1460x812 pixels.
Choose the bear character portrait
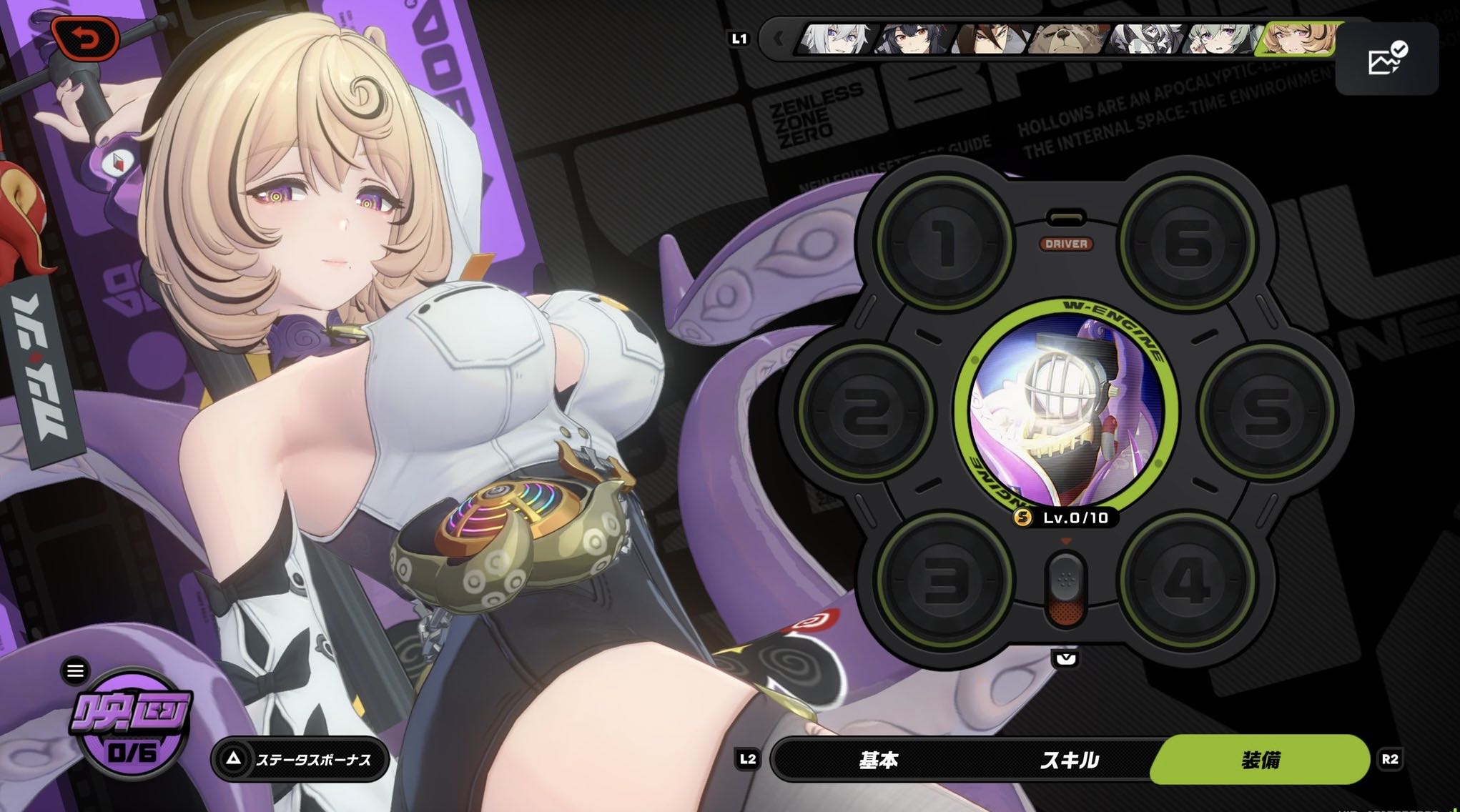1067,39
